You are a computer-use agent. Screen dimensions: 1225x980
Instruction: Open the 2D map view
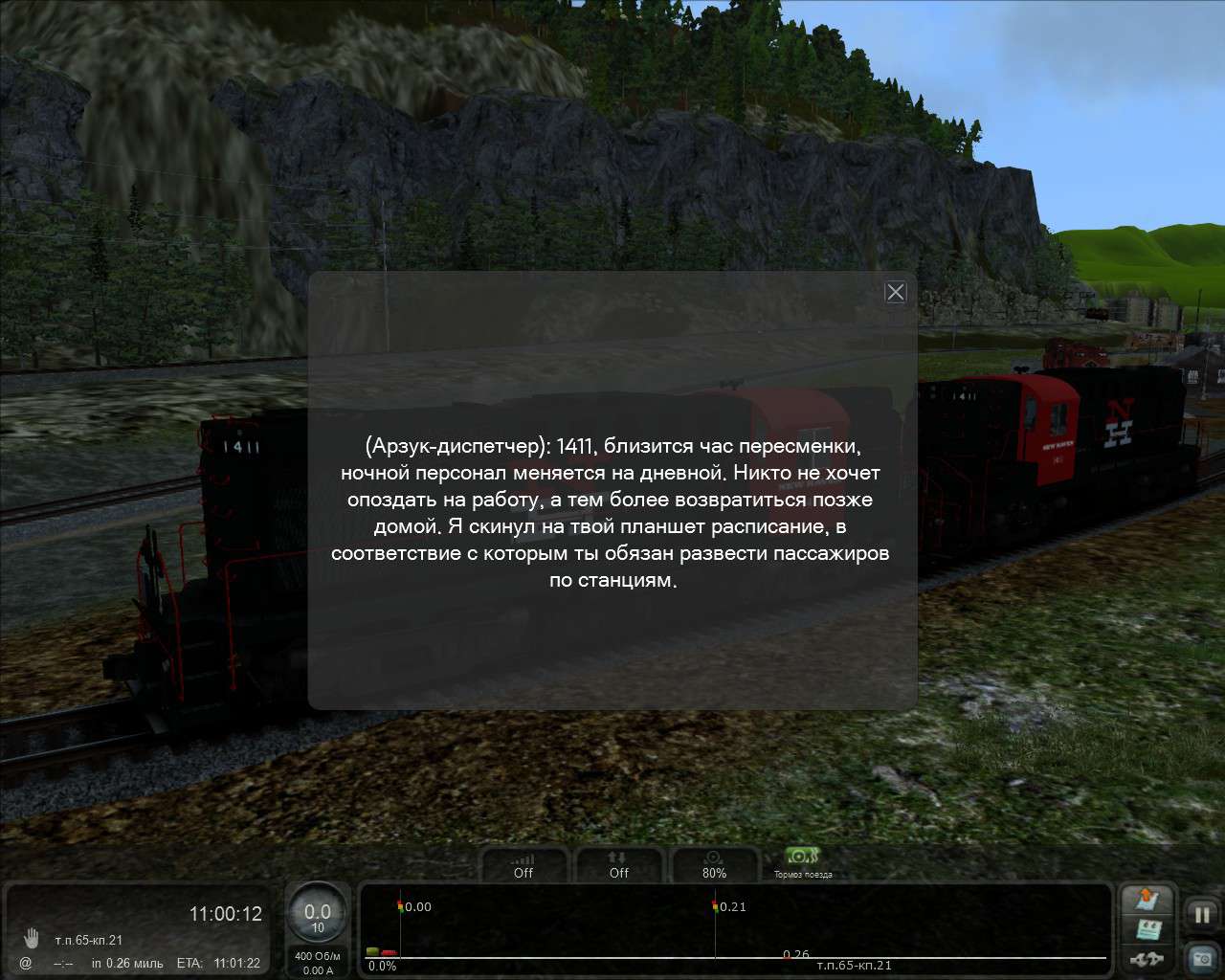(x=1147, y=900)
